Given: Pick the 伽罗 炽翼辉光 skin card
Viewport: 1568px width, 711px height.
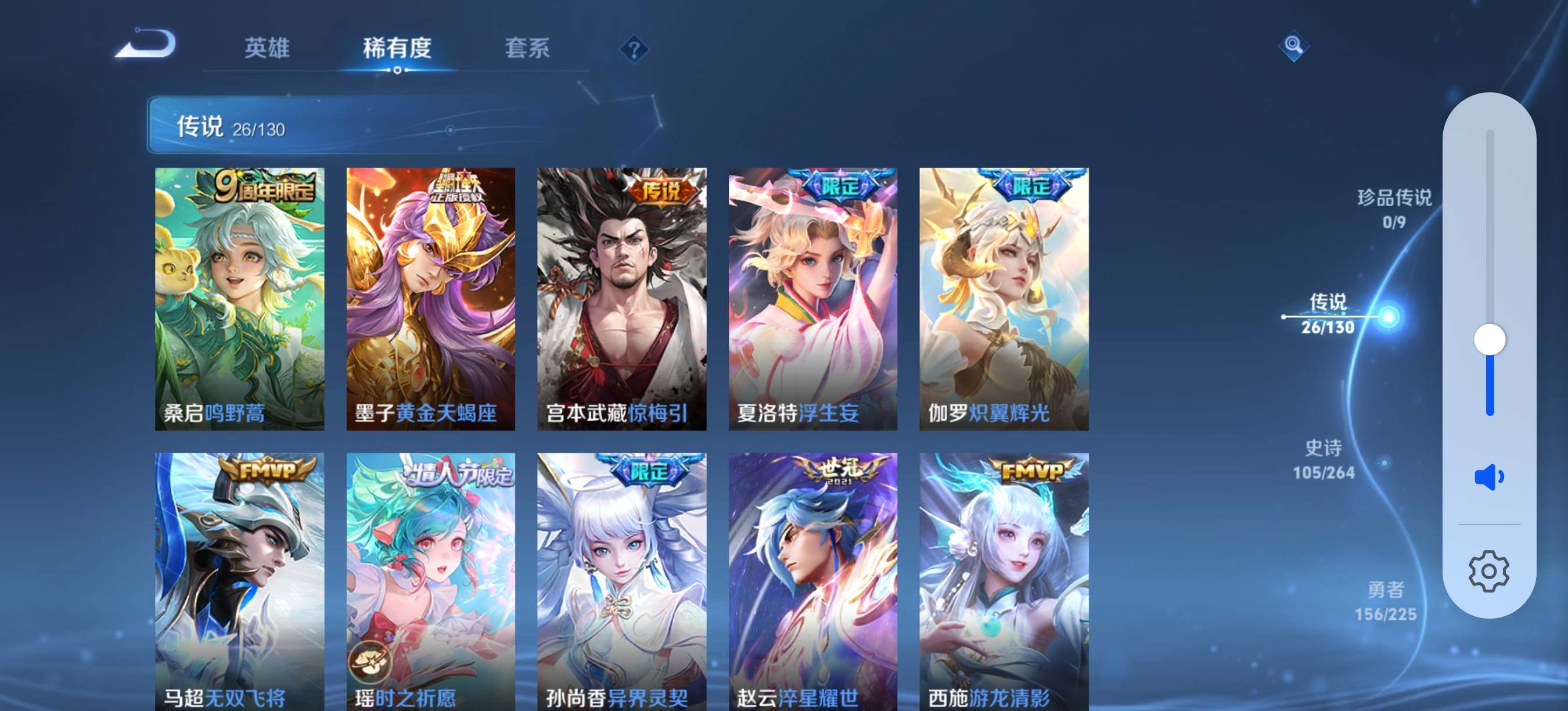Looking at the screenshot, I should click(1004, 298).
